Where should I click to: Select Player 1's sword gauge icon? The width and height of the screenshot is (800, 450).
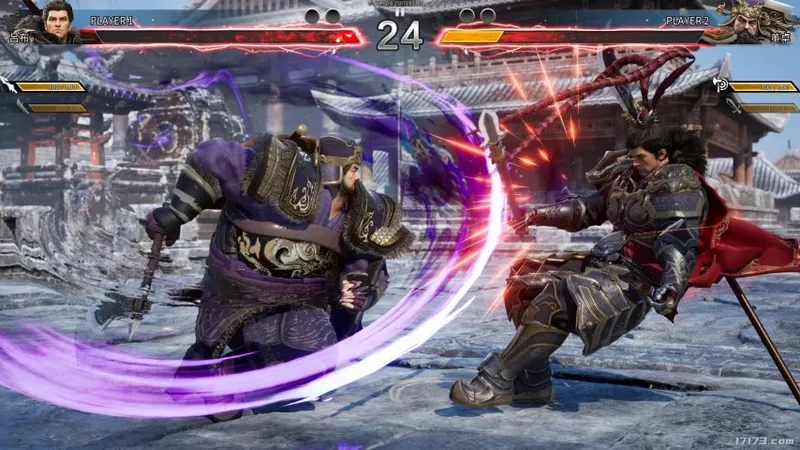click(21, 105)
